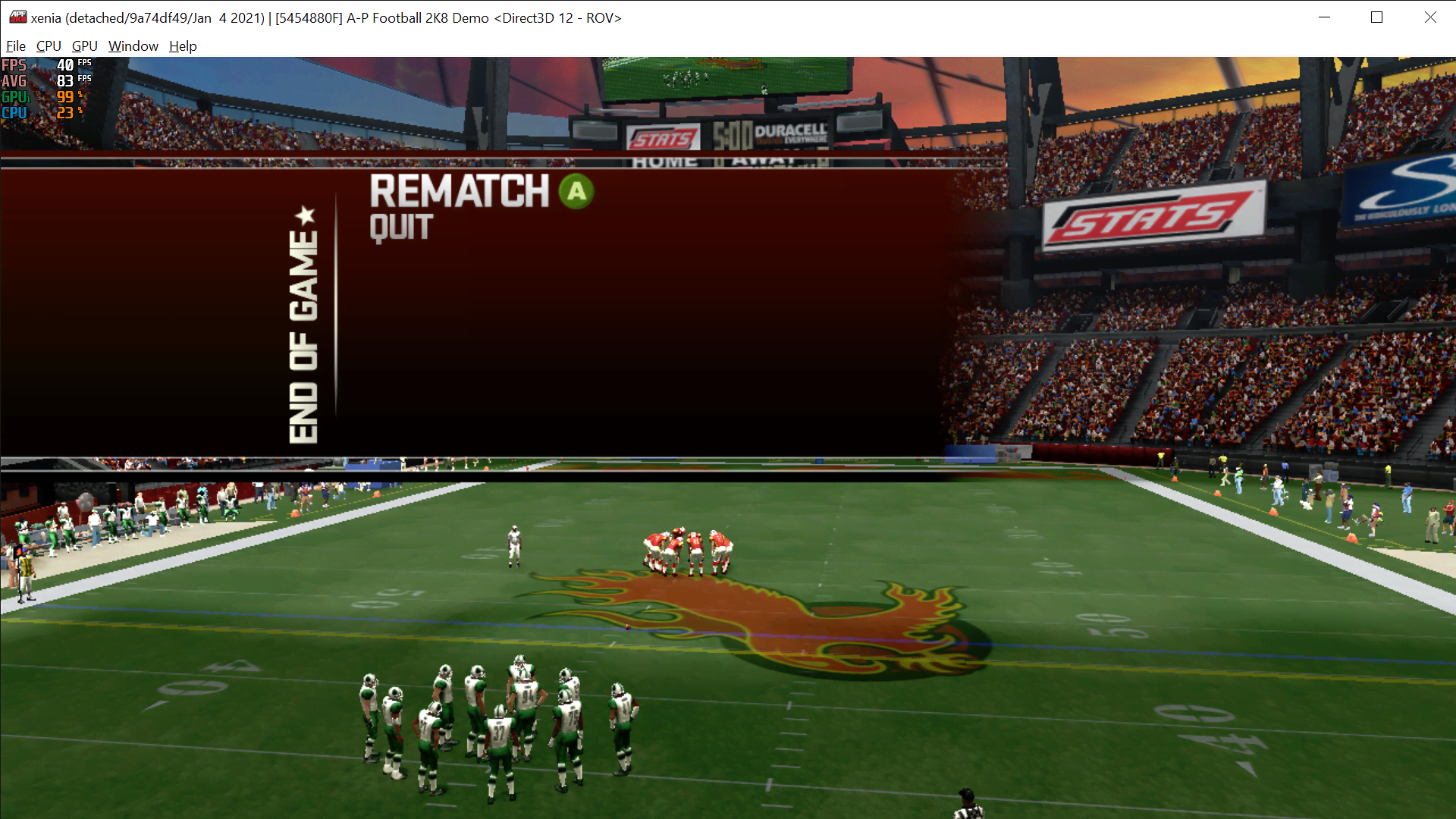The image size is (1456, 819).
Task: Minimize the xenia emulator window
Action: point(1324,17)
